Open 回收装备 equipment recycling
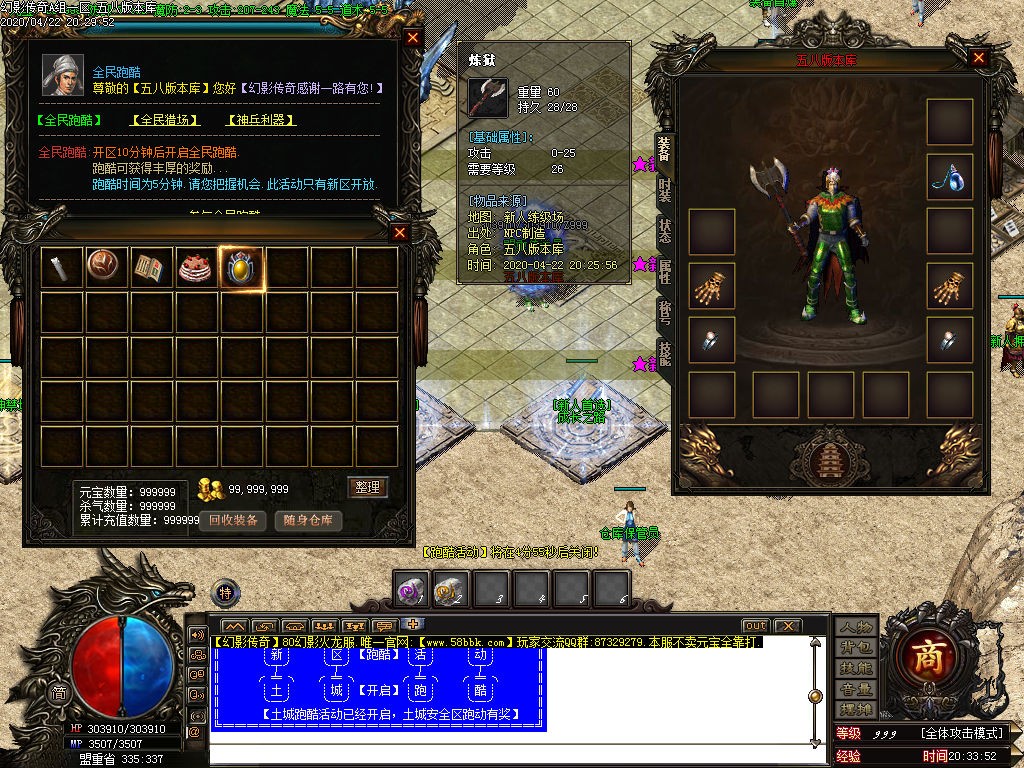The width and height of the screenshot is (1024, 768). point(234,520)
